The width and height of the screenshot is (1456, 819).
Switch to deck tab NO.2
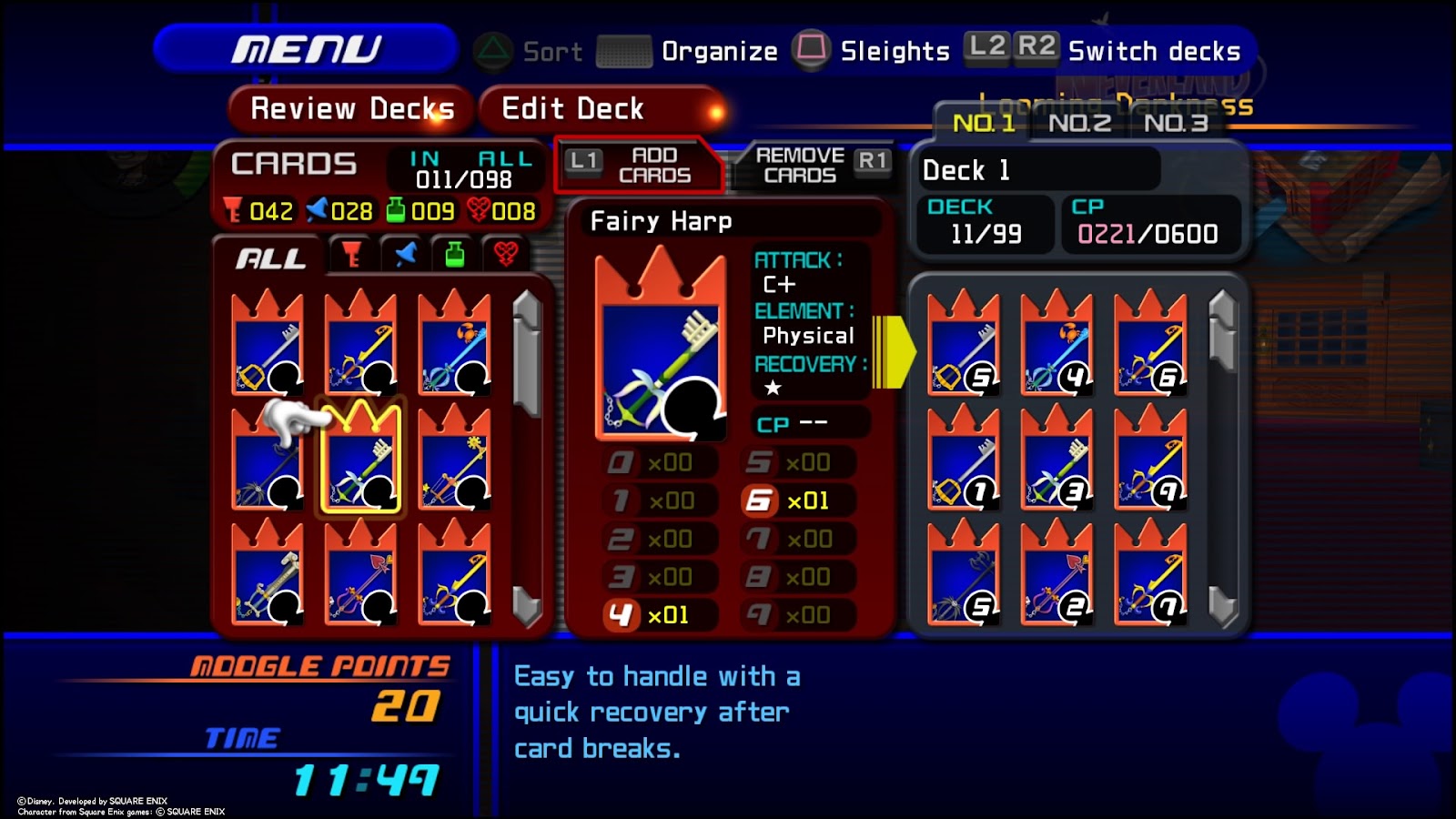click(x=1081, y=125)
